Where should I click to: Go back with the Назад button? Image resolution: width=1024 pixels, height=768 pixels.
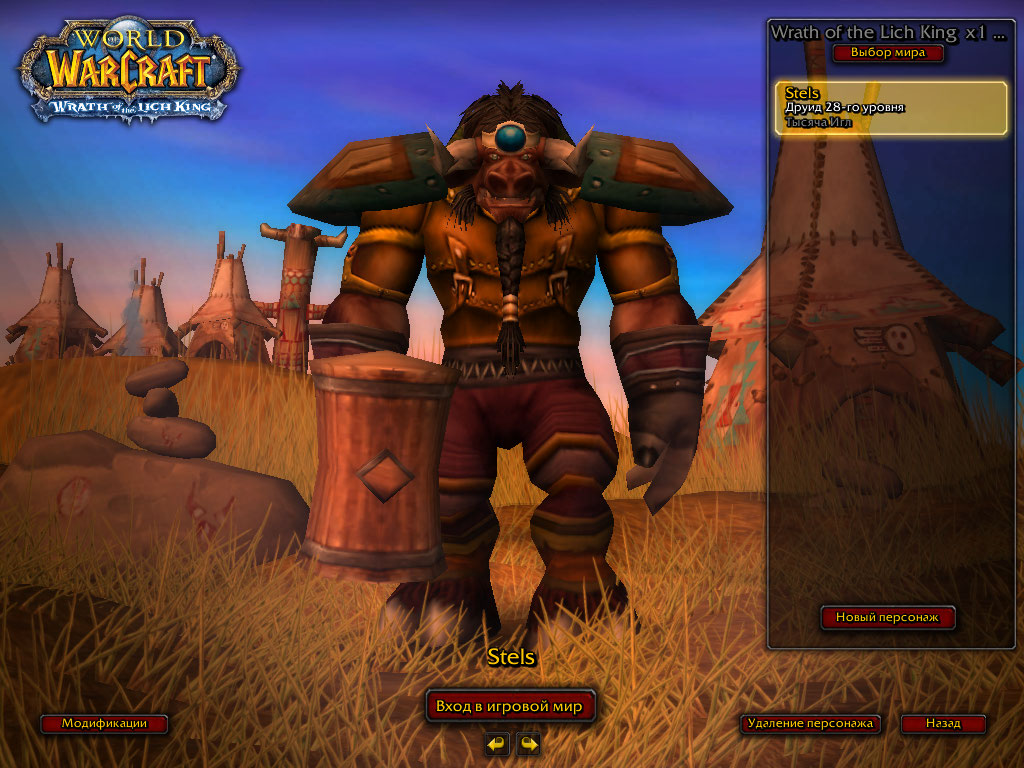pyautogui.click(x=943, y=723)
